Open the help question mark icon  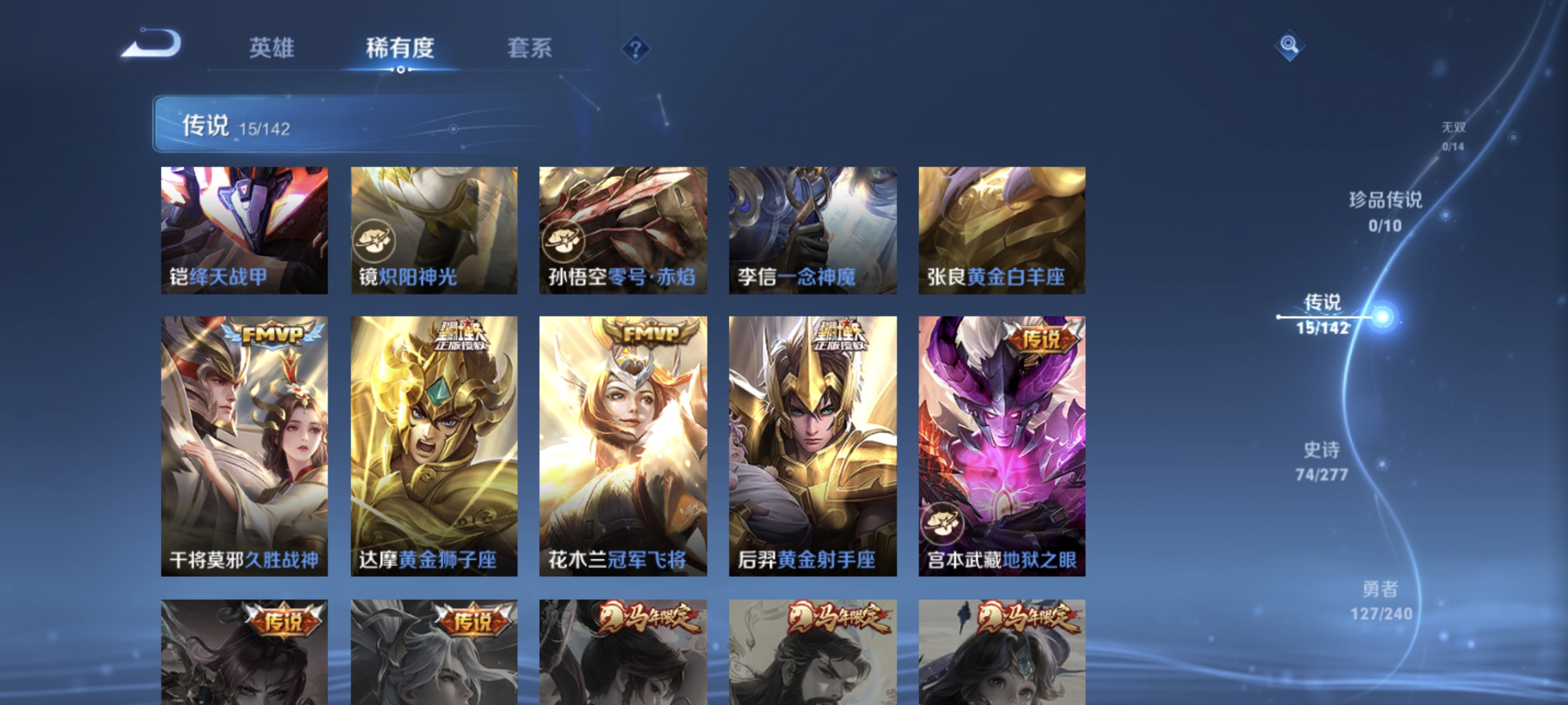click(x=635, y=50)
